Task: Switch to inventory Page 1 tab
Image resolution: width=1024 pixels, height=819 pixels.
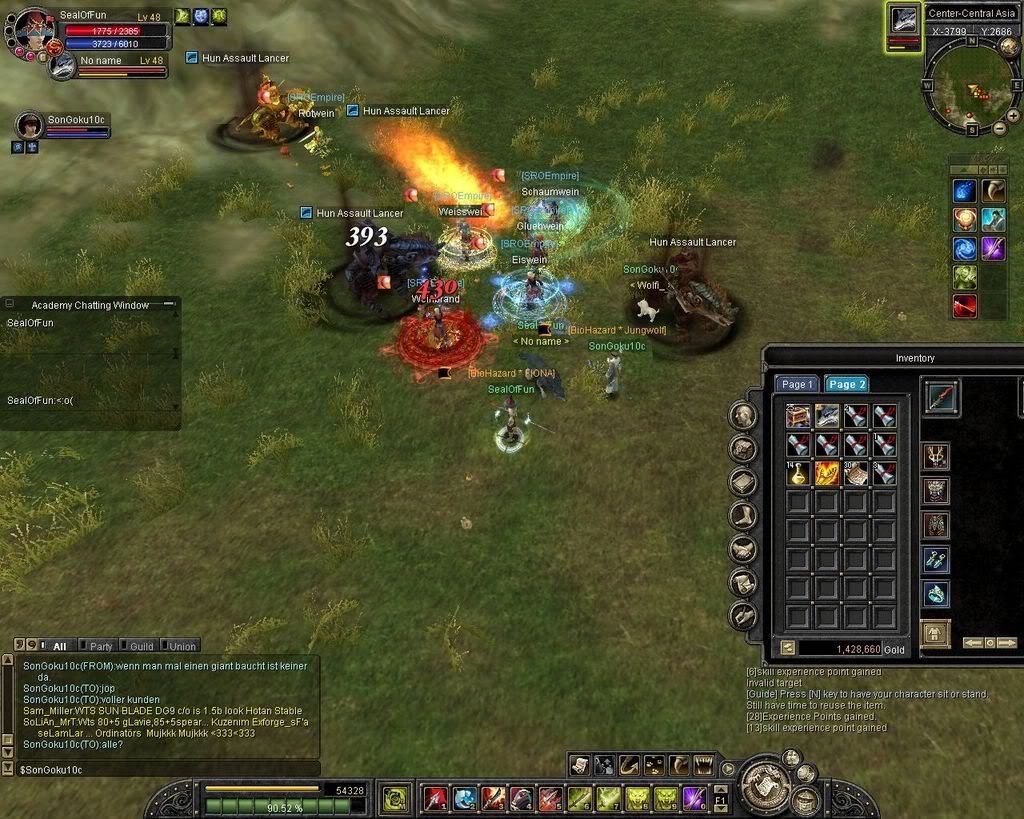Action: tap(797, 384)
